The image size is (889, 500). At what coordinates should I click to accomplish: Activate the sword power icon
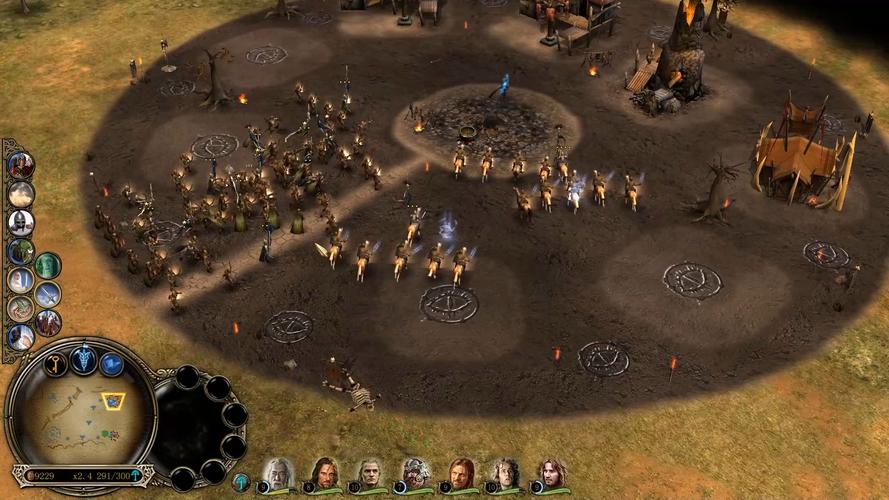pos(48,294)
